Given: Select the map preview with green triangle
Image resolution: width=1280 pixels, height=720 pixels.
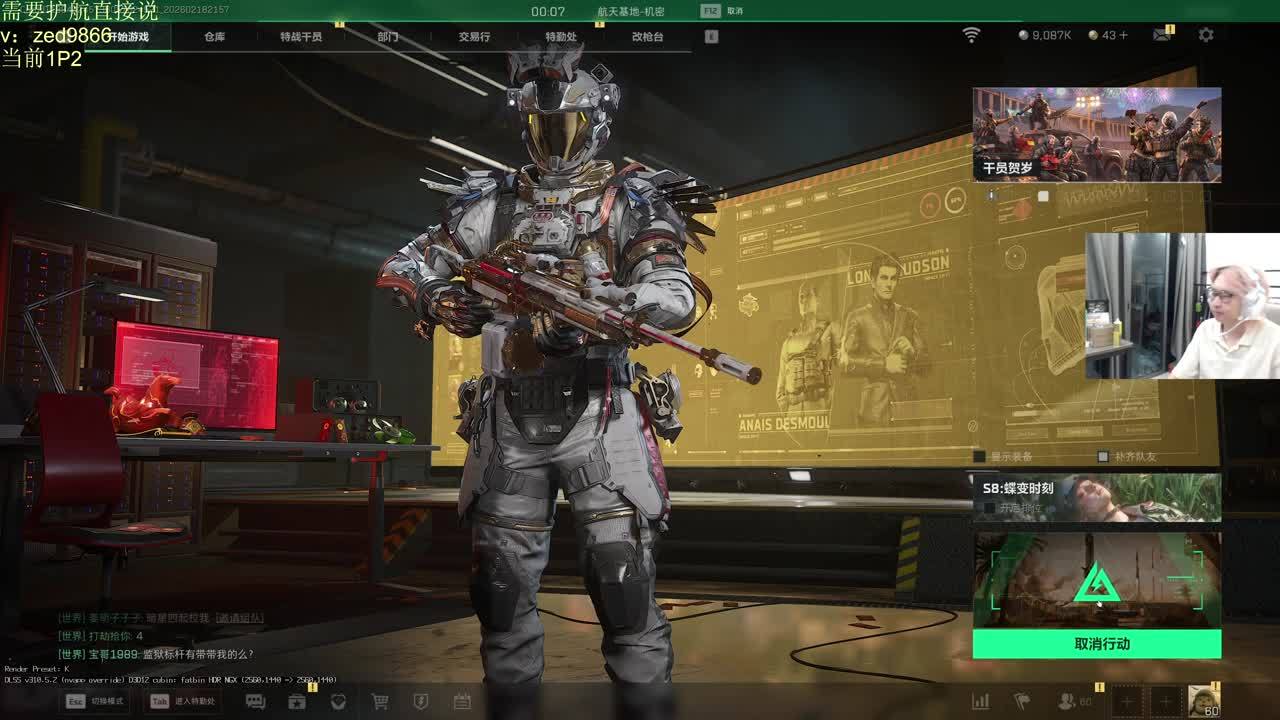Looking at the screenshot, I should [x=1097, y=581].
